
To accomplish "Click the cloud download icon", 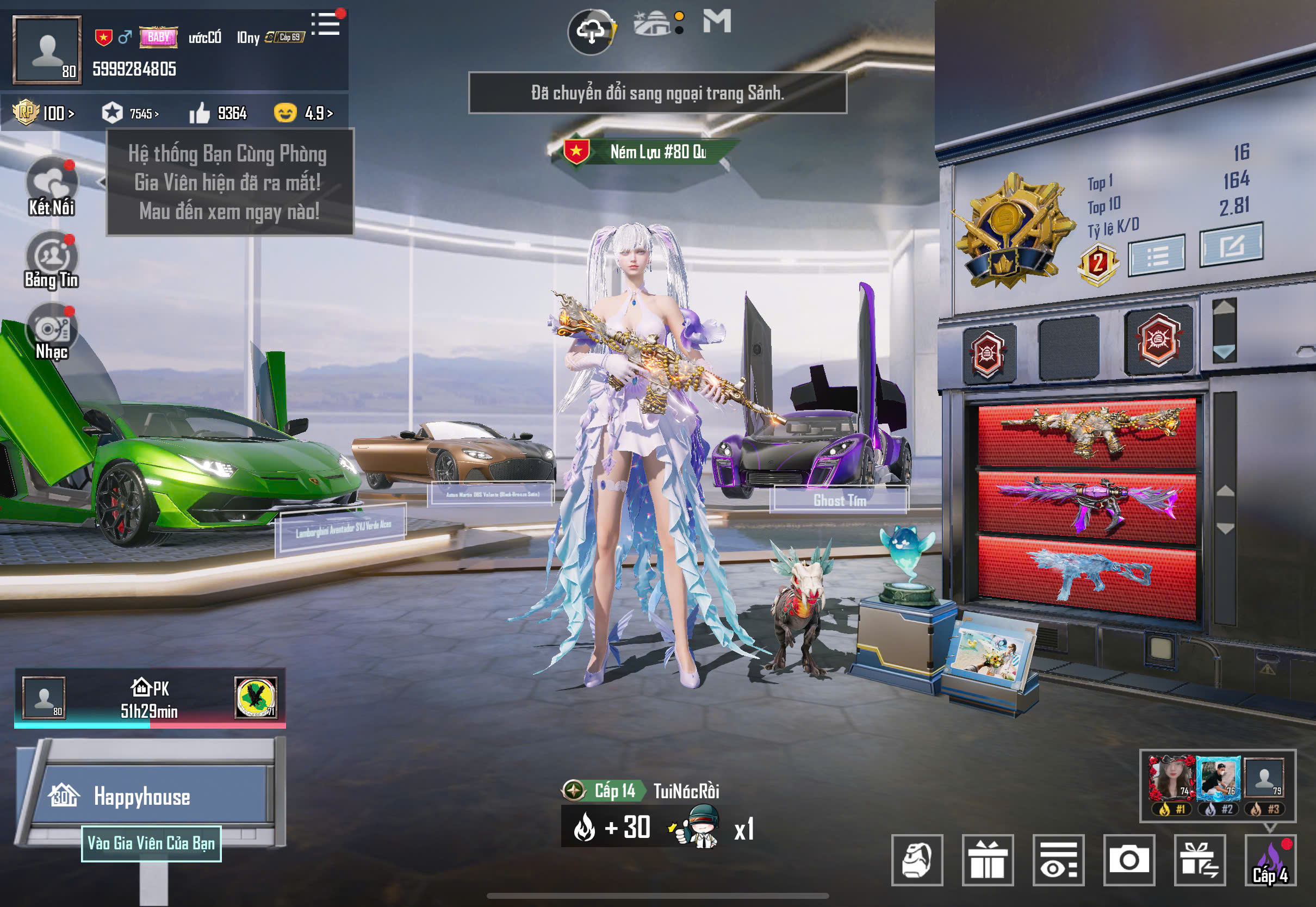I will [591, 32].
